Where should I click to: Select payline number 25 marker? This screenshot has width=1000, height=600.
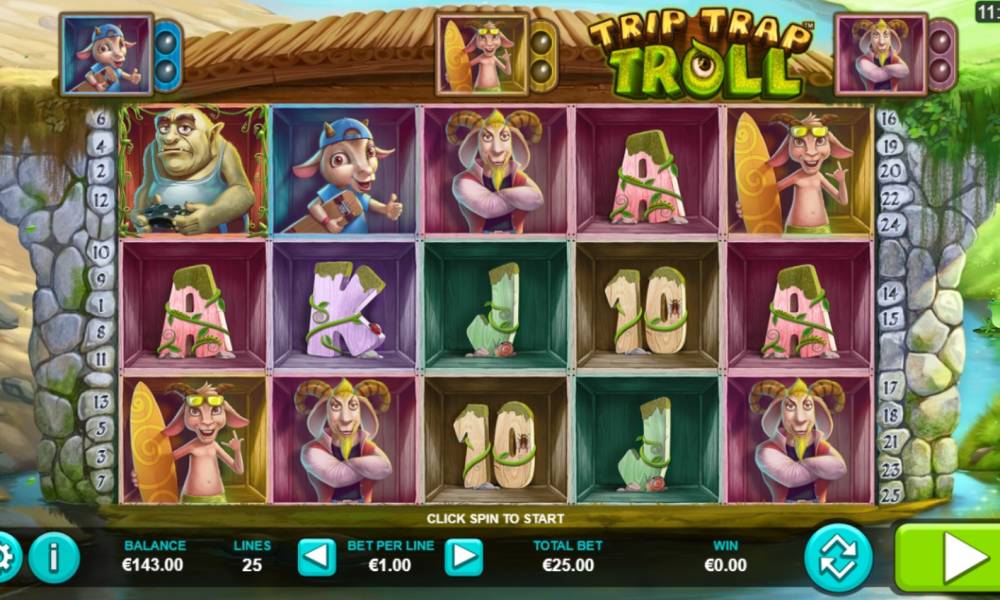pyautogui.click(x=890, y=492)
